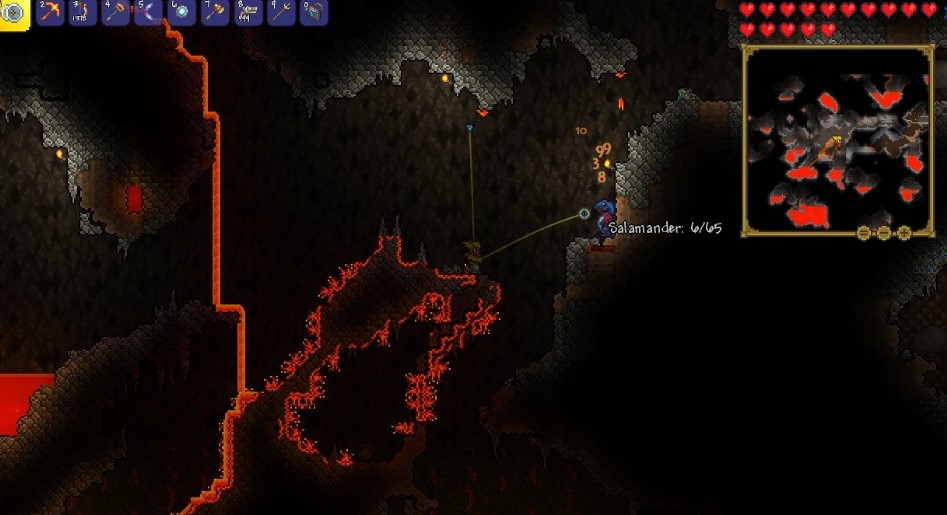Image resolution: width=947 pixels, height=515 pixels.
Task: Select the molten pickaxe in slot 2
Action: pos(50,12)
